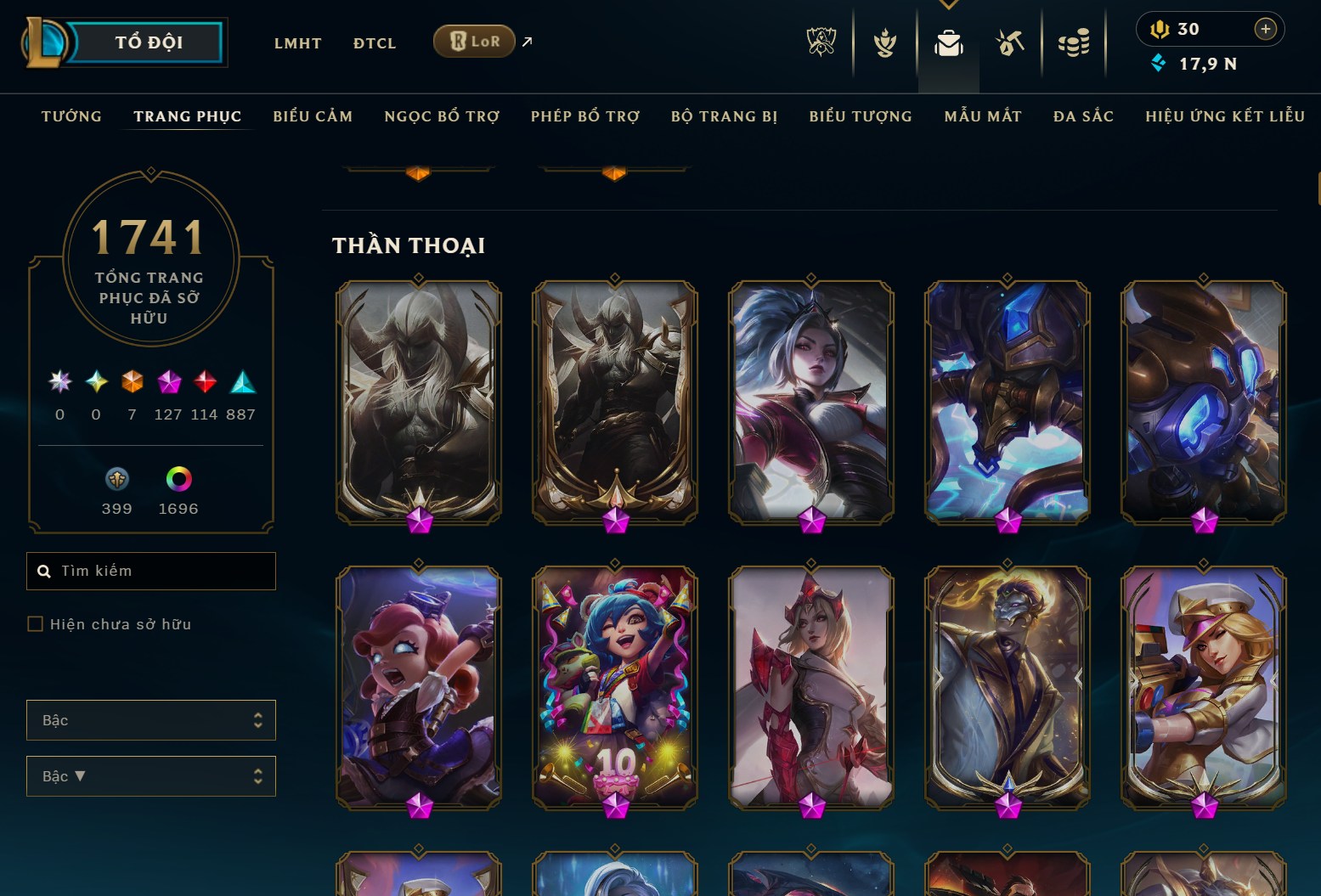The width and height of the screenshot is (1321, 896).
Task: Click the Esports trophy icon
Action: pyautogui.click(x=820, y=41)
